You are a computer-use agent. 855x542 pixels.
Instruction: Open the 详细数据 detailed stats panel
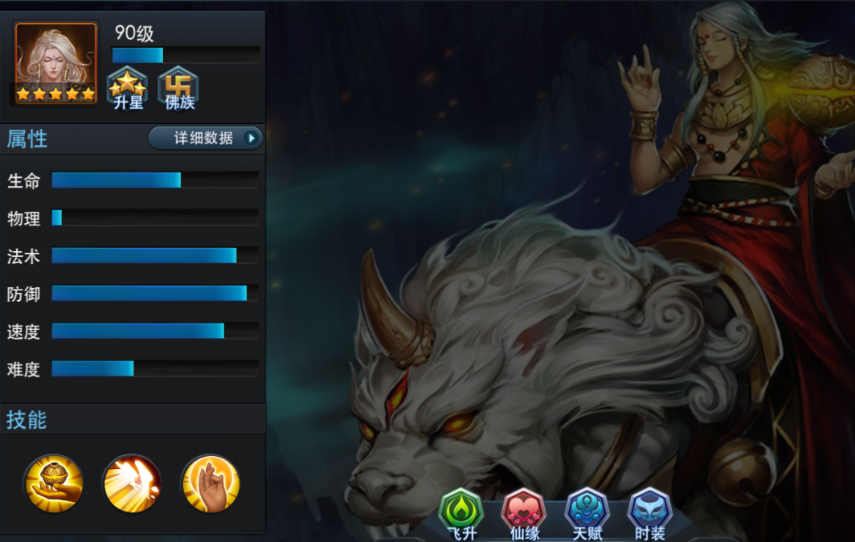point(205,138)
